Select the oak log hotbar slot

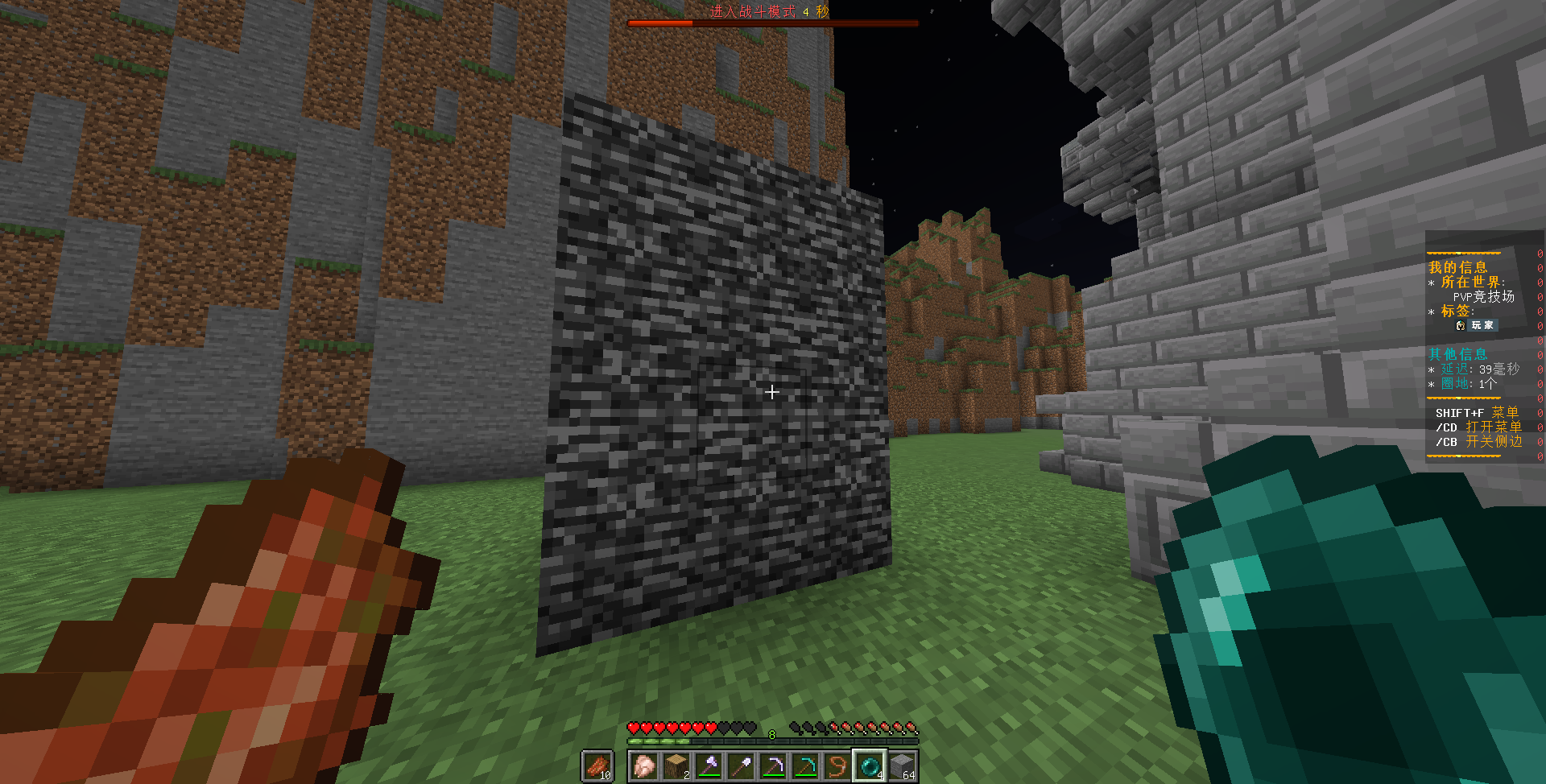(676, 765)
